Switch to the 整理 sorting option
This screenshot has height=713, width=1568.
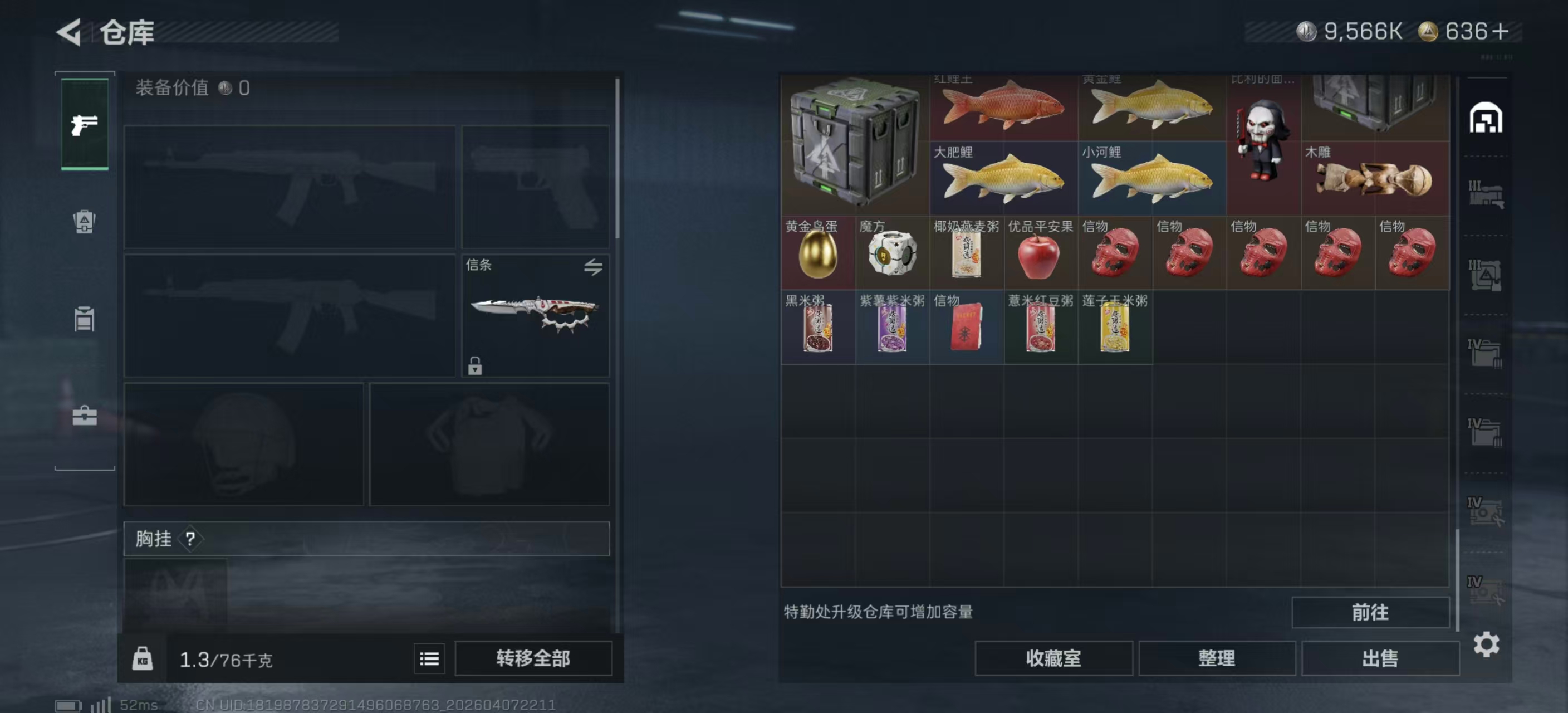[1217, 658]
